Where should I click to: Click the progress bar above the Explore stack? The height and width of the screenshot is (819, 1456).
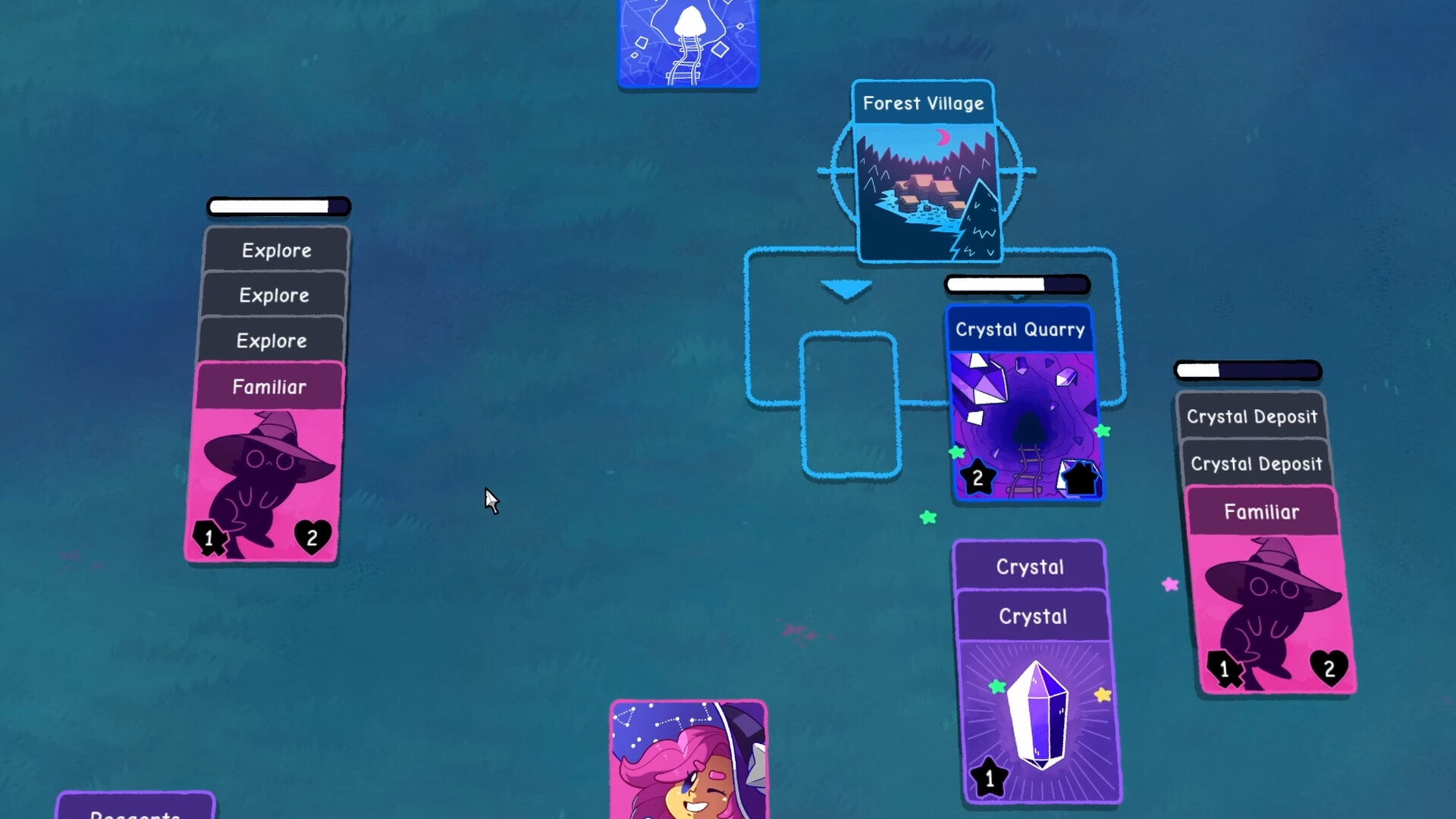click(x=278, y=206)
